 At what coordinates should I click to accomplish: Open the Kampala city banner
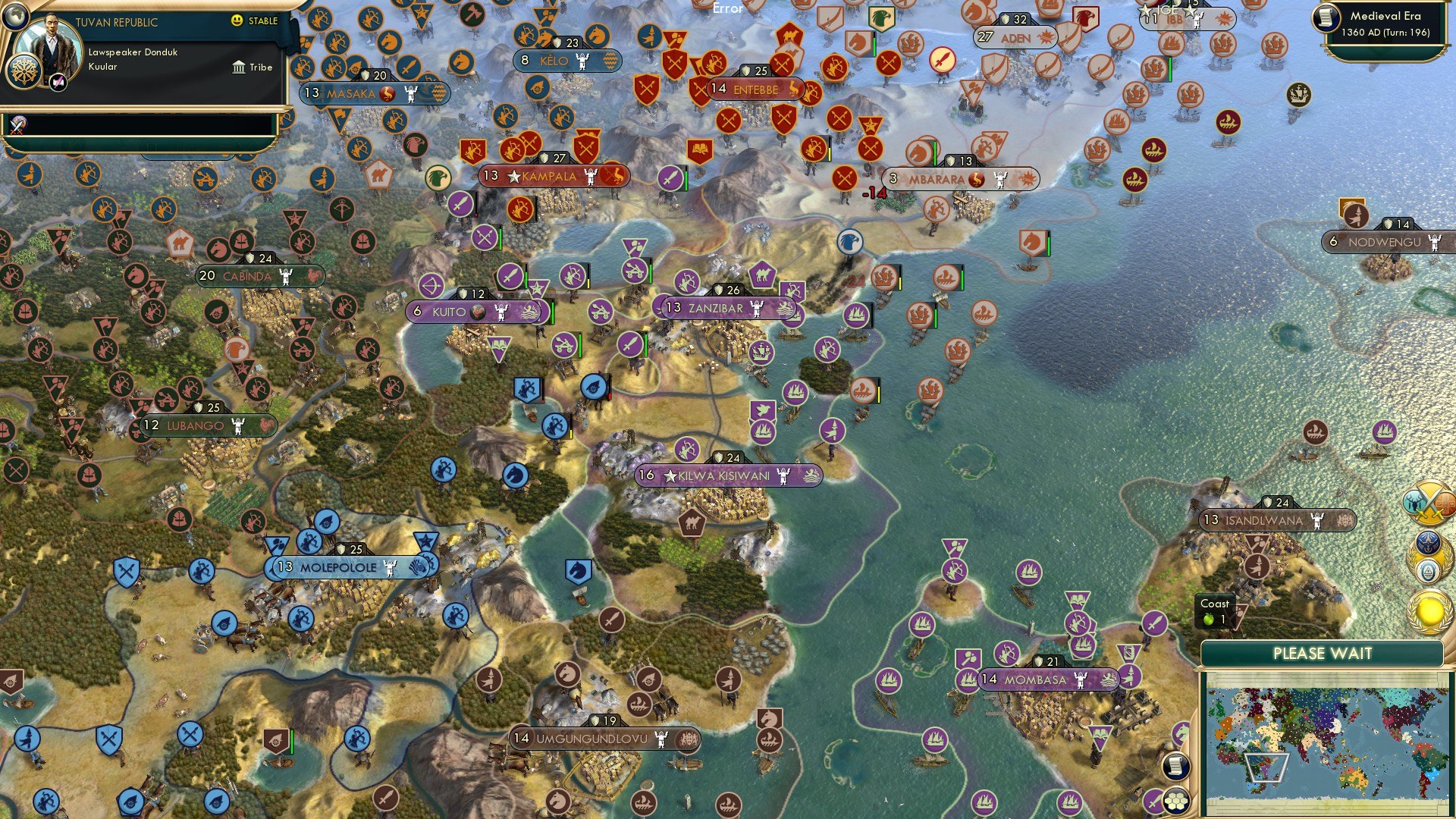coord(549,174)
